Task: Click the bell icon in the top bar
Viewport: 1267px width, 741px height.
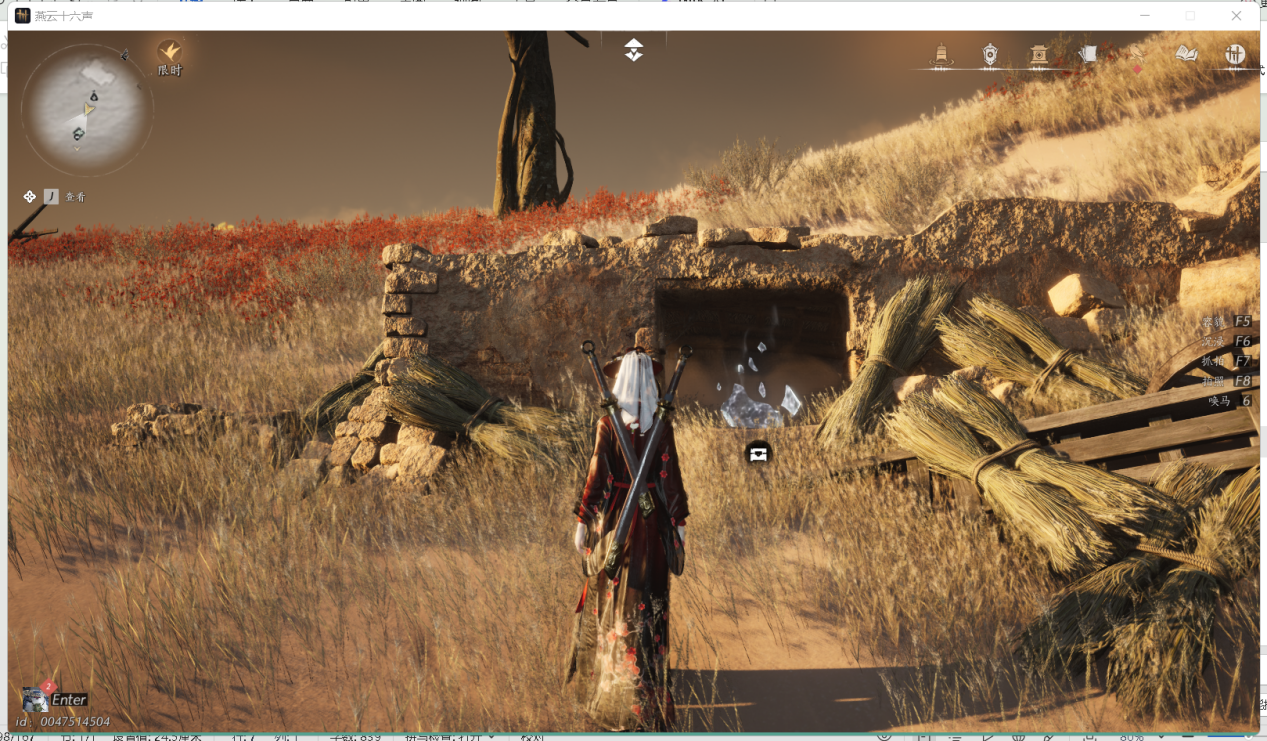Action: (941, 55)
